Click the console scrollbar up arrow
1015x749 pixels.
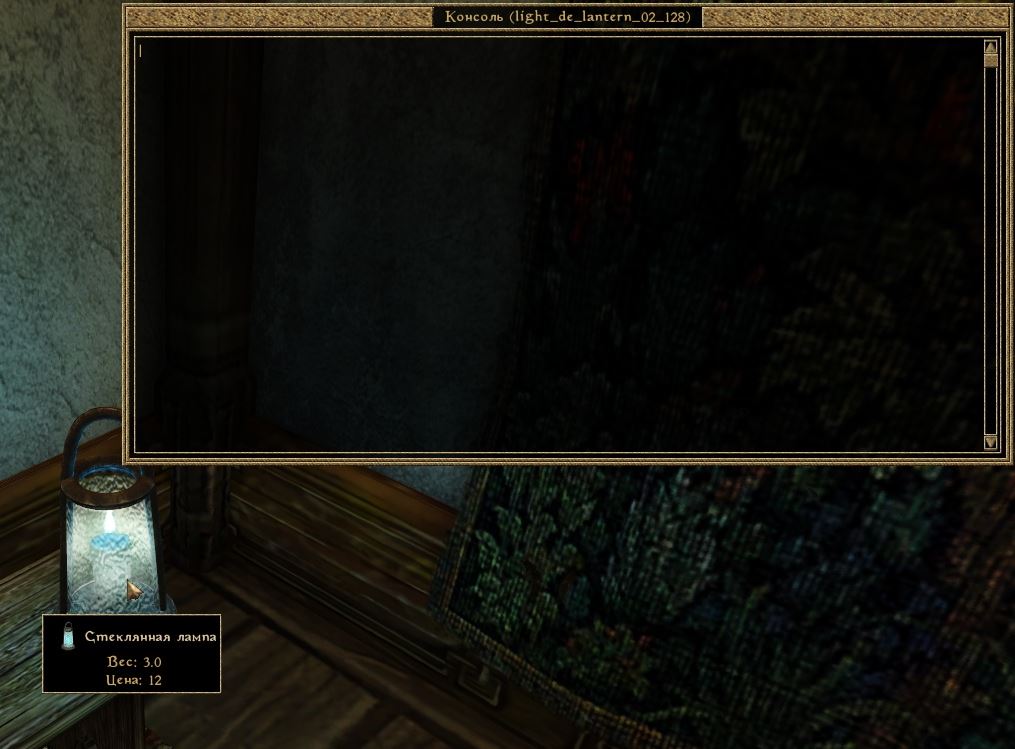[990, 46]
